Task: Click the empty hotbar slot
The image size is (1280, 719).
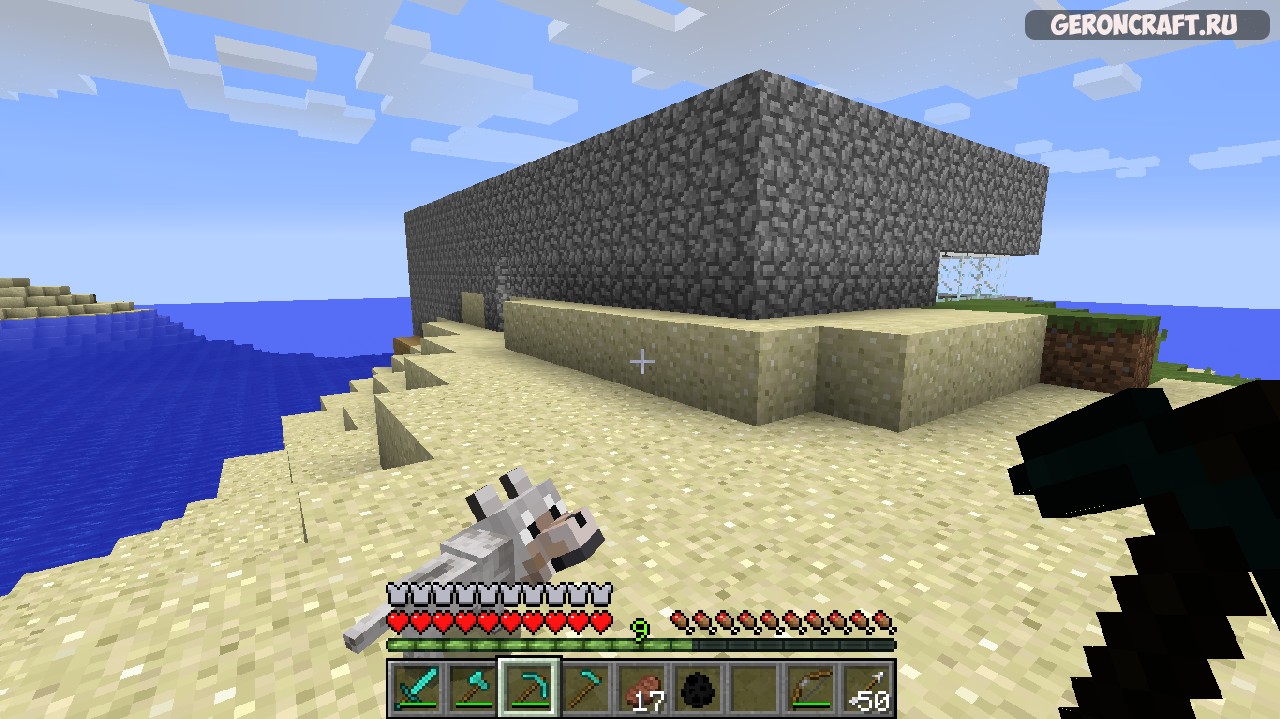Action: coord(755,687)
